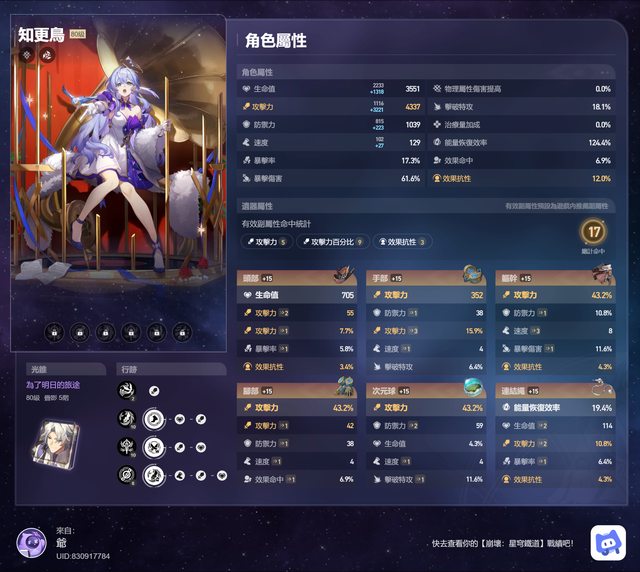Click the purple player avatar beside the UID

[x=33, y=544]
